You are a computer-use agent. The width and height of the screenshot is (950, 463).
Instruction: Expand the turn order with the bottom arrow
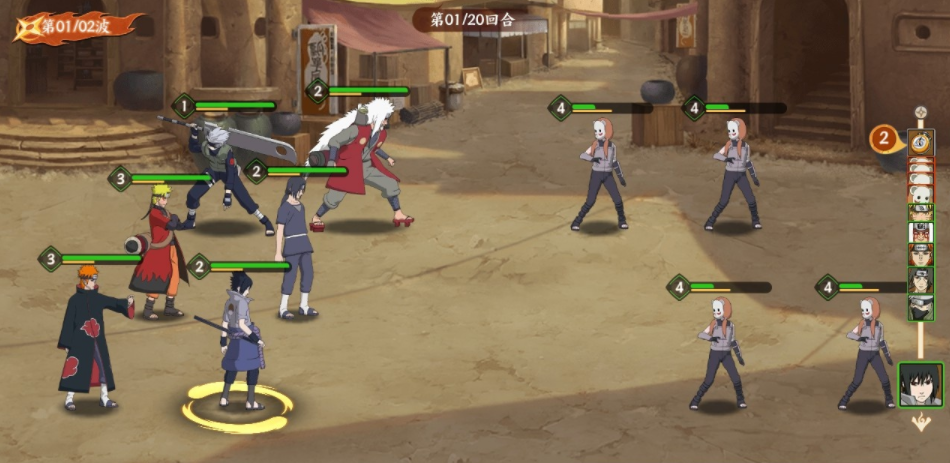(x=920, y=424)
